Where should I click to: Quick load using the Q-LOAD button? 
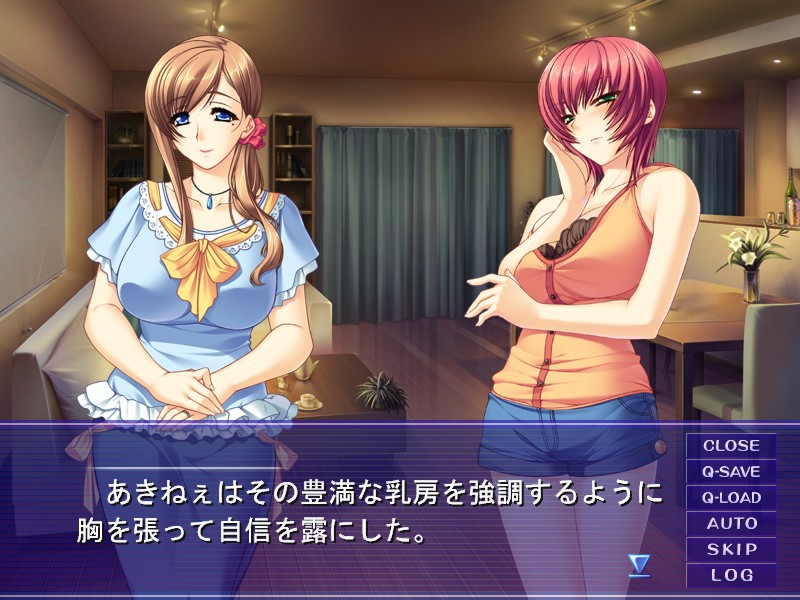point(731,498)
